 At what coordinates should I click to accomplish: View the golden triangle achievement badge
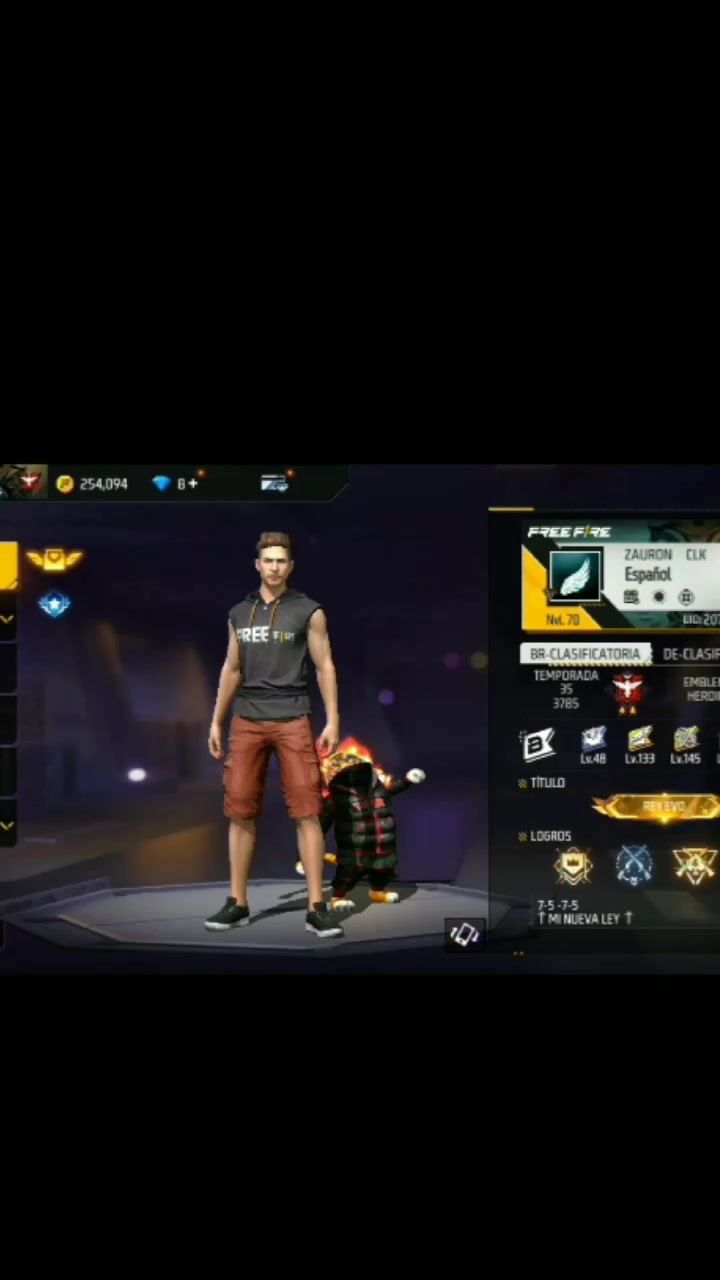point(694,866)
